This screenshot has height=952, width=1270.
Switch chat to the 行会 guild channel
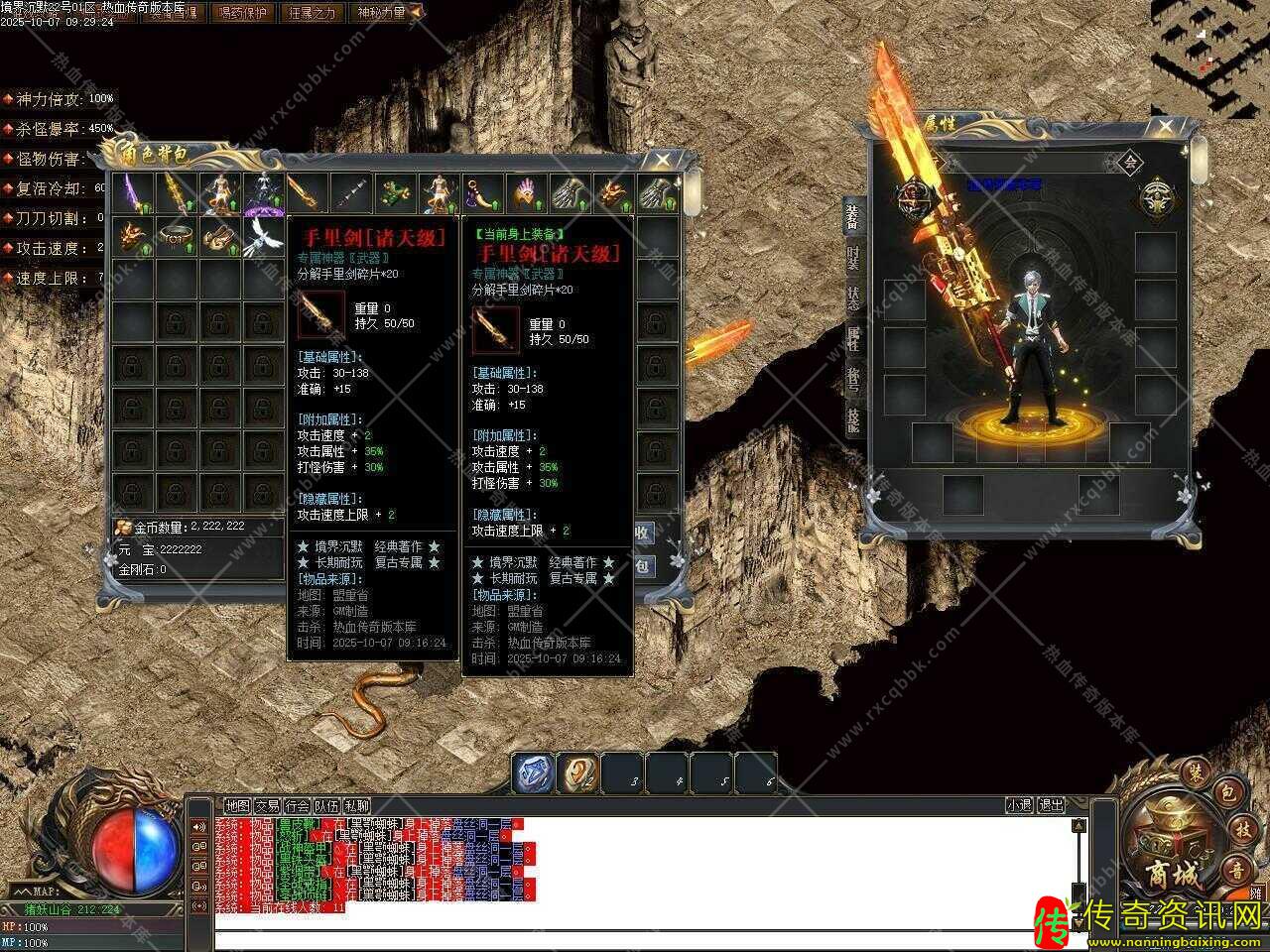coord(297,806)
